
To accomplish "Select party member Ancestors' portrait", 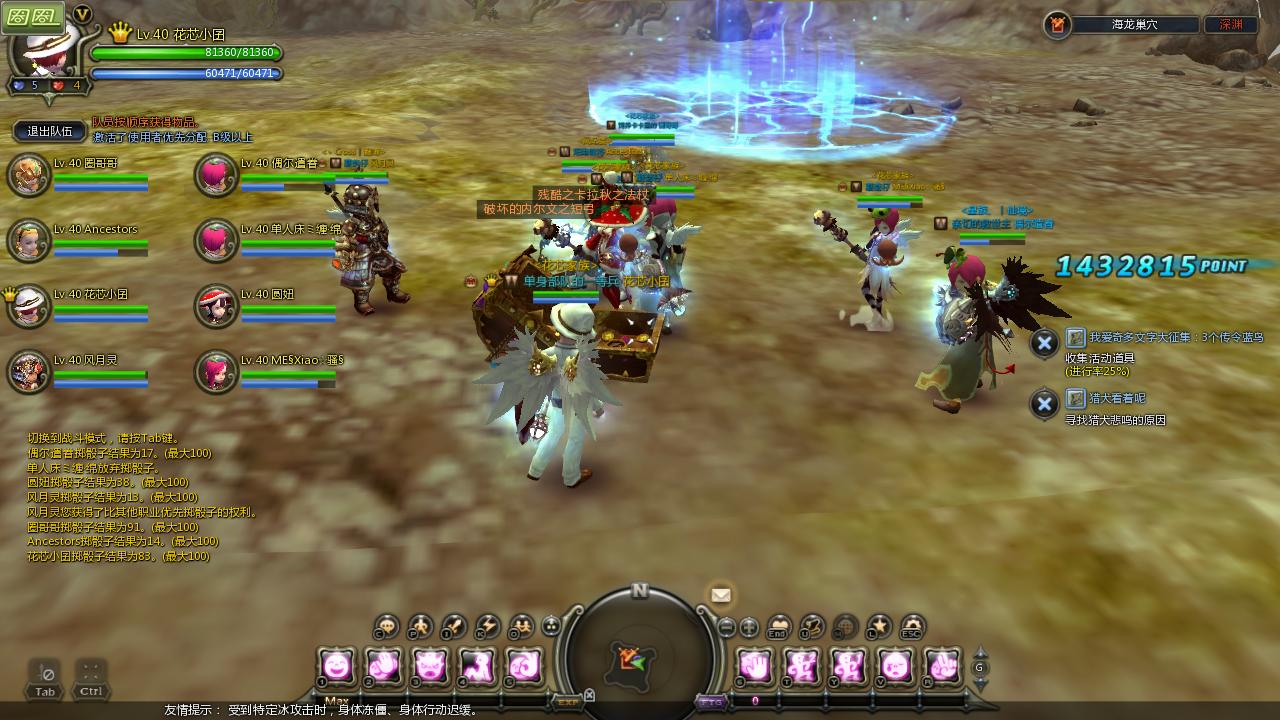I will click(28, 240).
